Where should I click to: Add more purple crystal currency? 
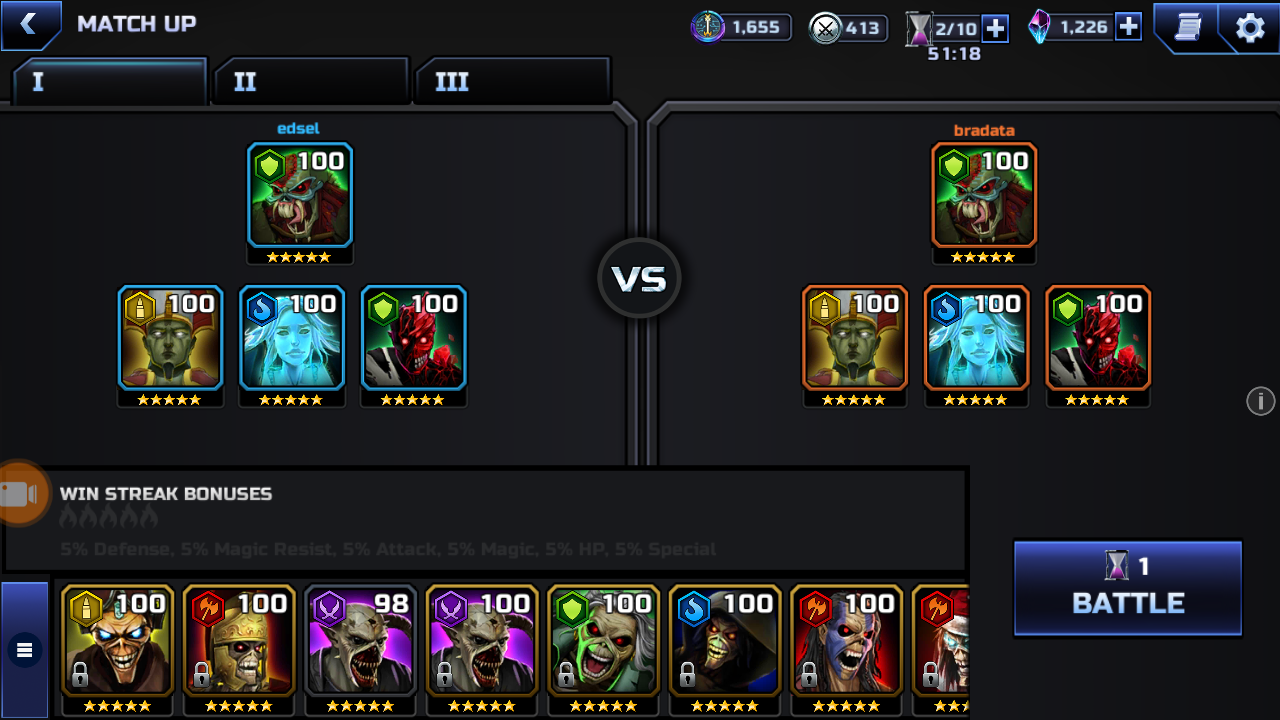coord(1128,27)
